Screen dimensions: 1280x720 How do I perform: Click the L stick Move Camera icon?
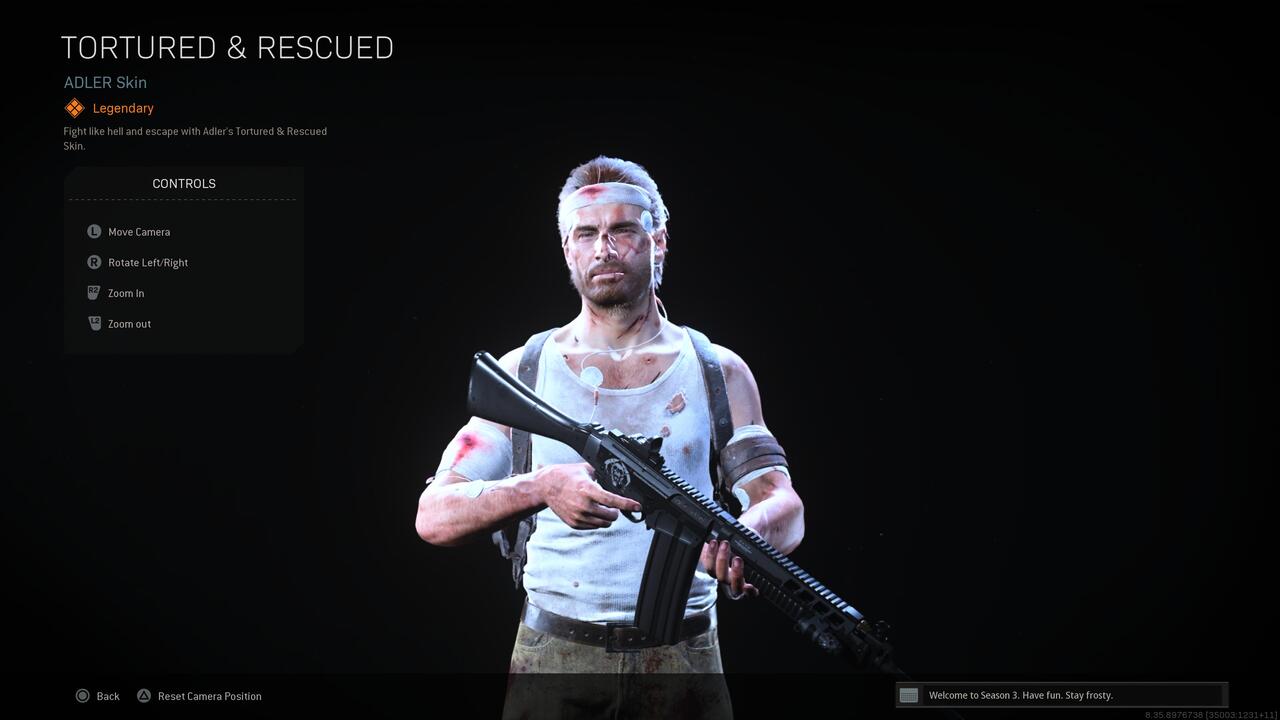[93, 231]
